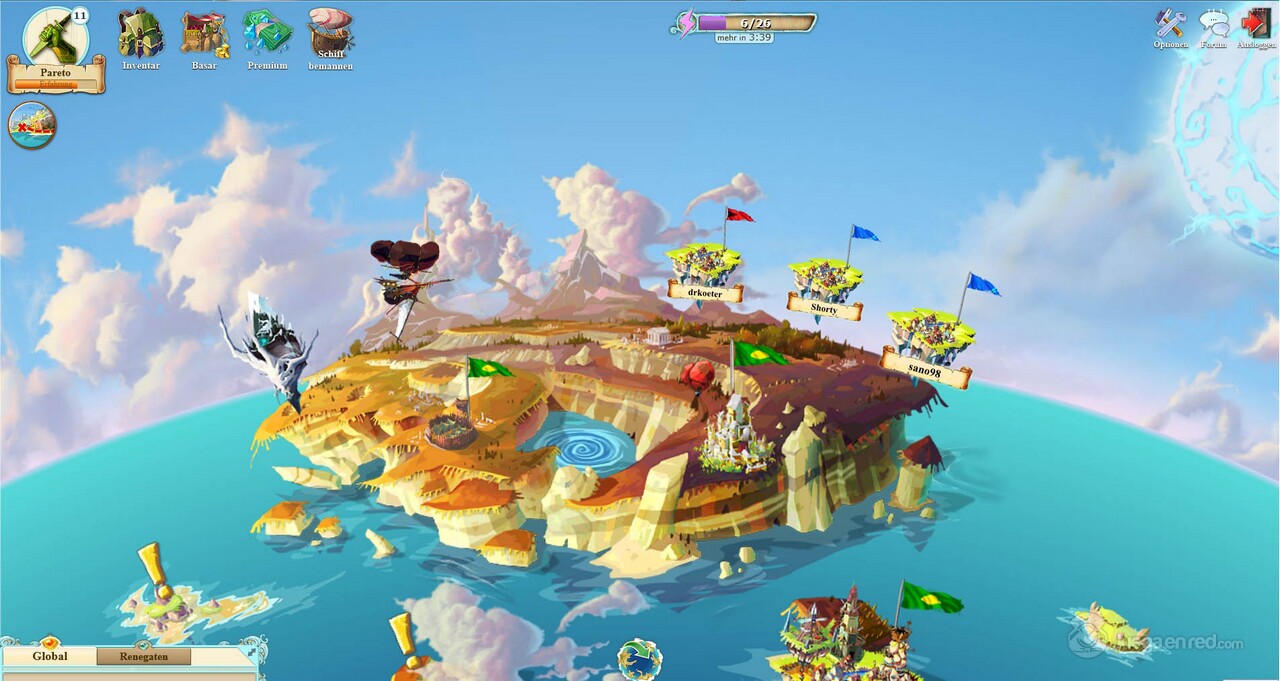This screenshot has width=1280, height=681.
Task: Log out with Ausloggen
Action: [1255, 24]
